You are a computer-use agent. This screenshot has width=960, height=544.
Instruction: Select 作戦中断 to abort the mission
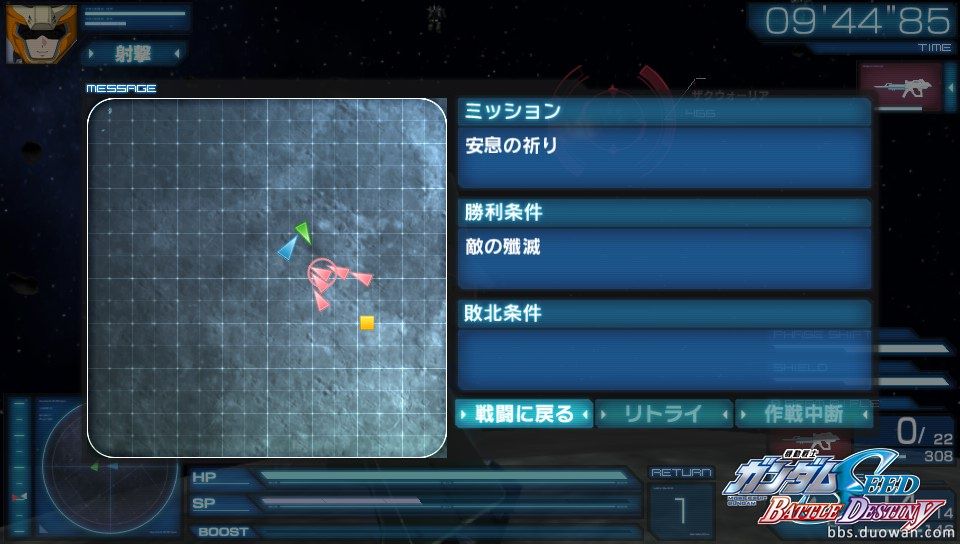pyautogui.click(x=803, y=413)
